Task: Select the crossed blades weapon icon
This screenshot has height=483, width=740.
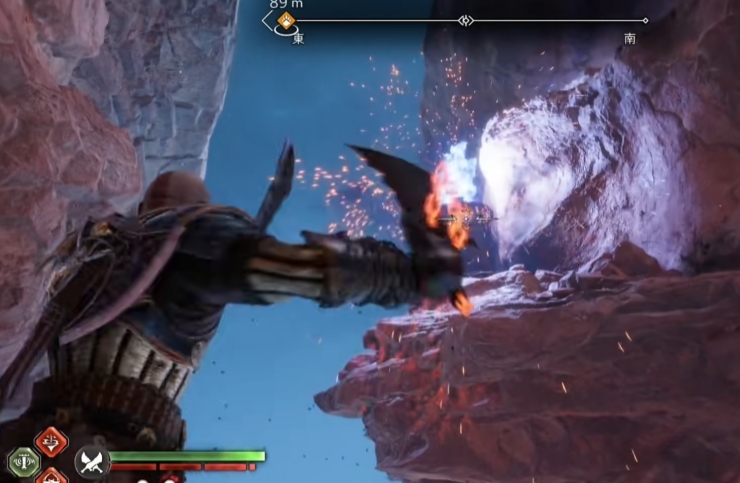Action: click(x=91, y=462)
